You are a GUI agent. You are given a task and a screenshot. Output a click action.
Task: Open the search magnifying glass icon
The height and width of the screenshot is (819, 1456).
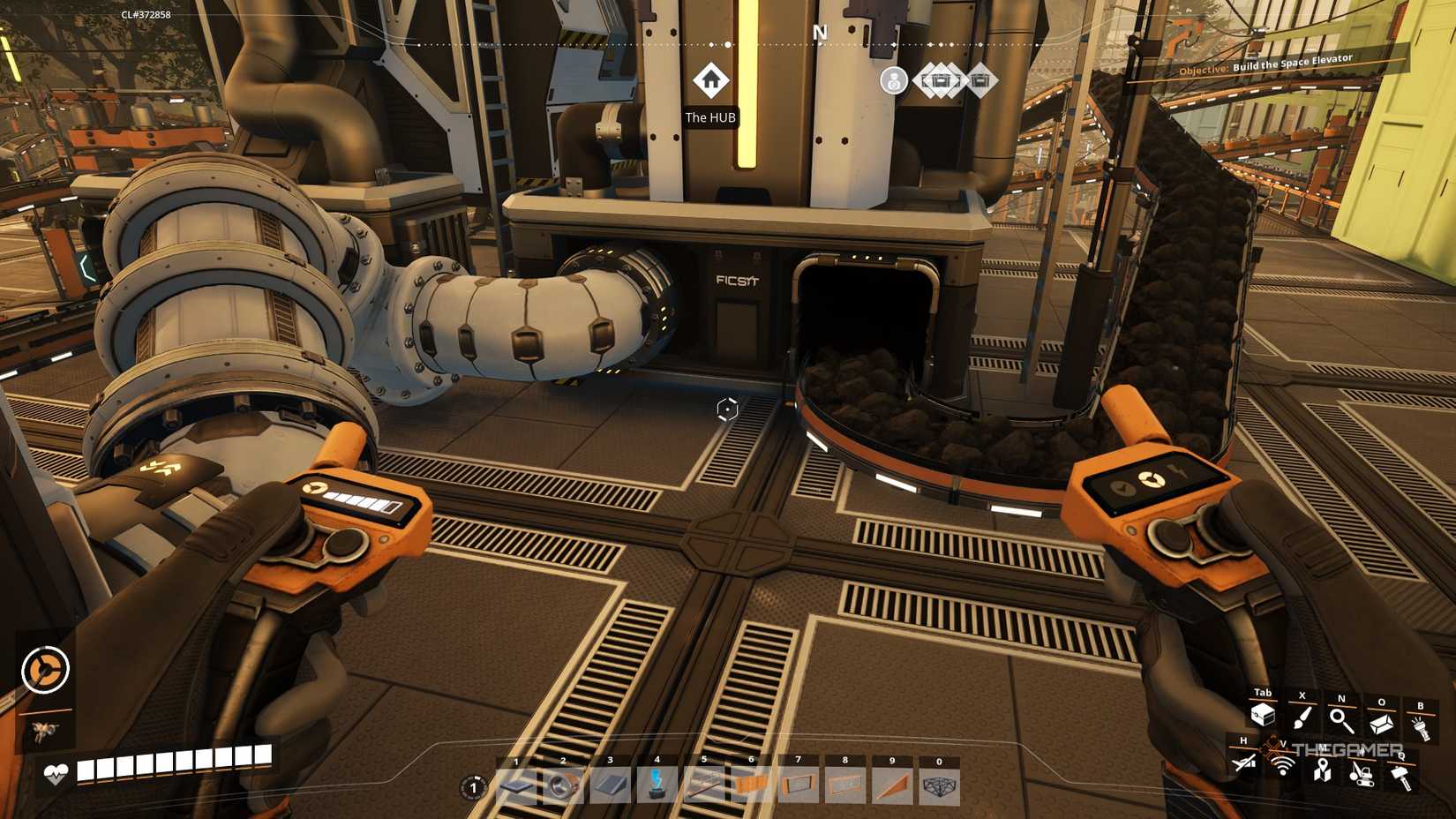click(x=1340, y=720)
